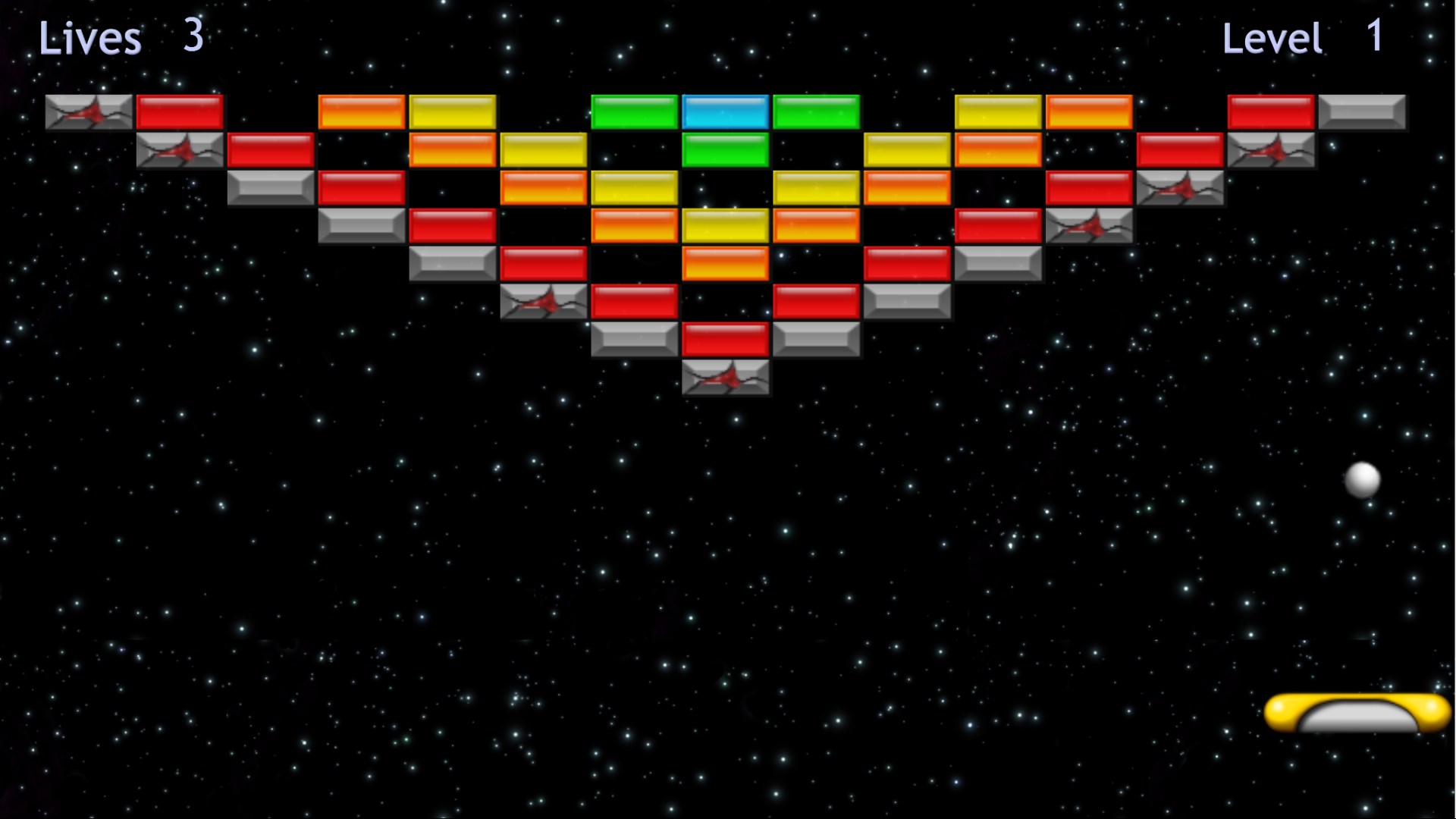Click the green brick in the second row
The width and height of the screenshot is (1456, 819).
click(x=724, y=149)
